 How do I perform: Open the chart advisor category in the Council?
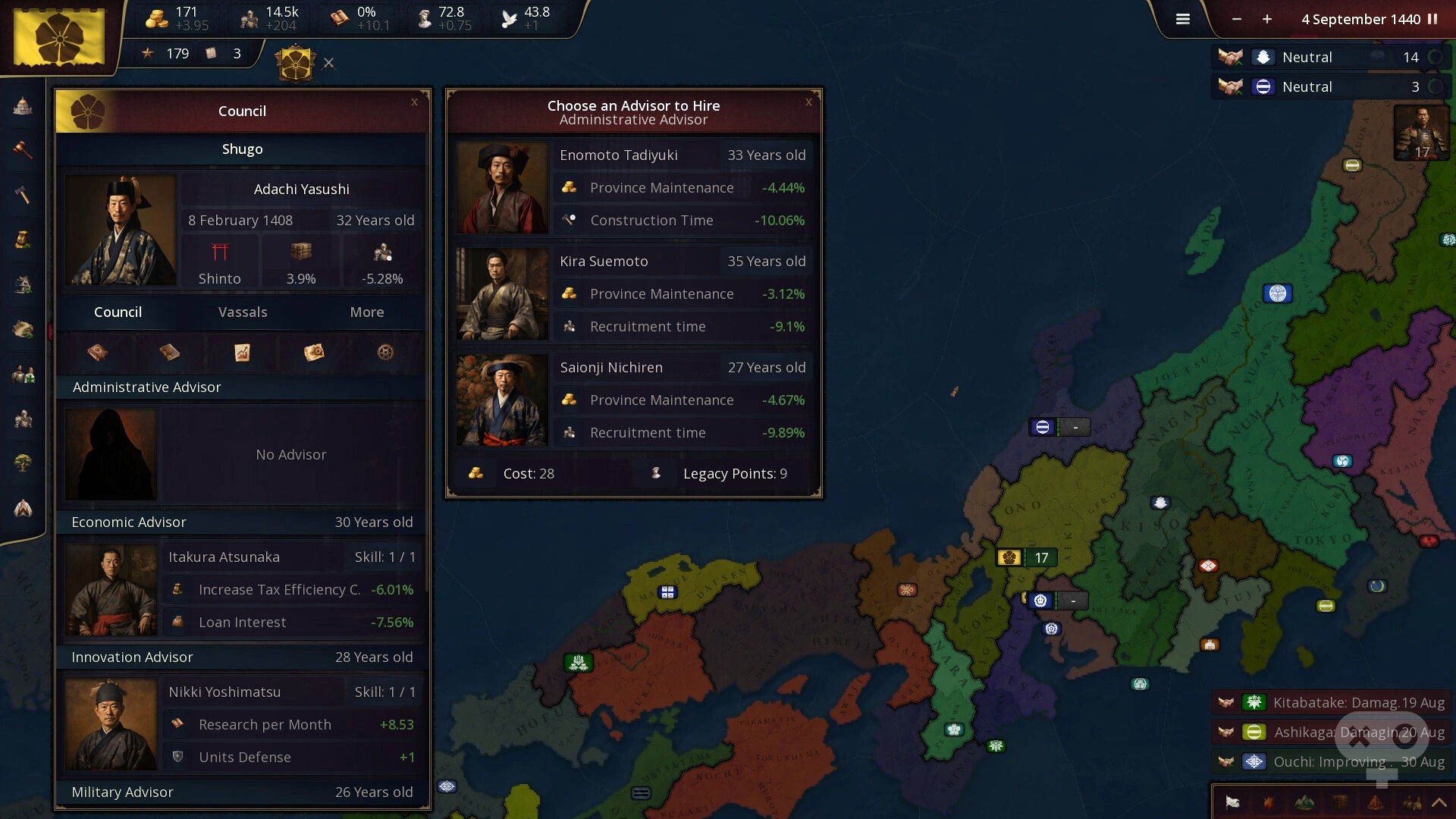242,353
